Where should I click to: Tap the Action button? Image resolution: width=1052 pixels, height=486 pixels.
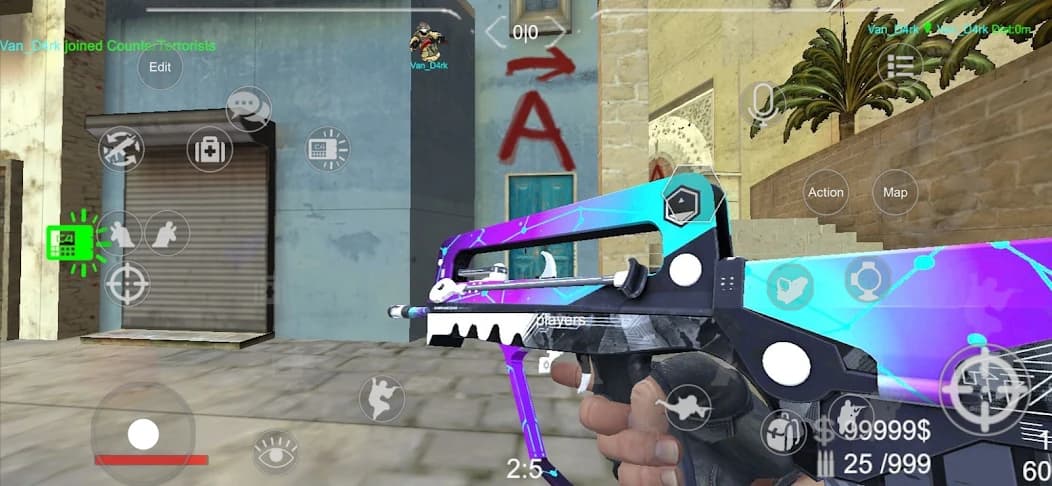pos(826,192)
